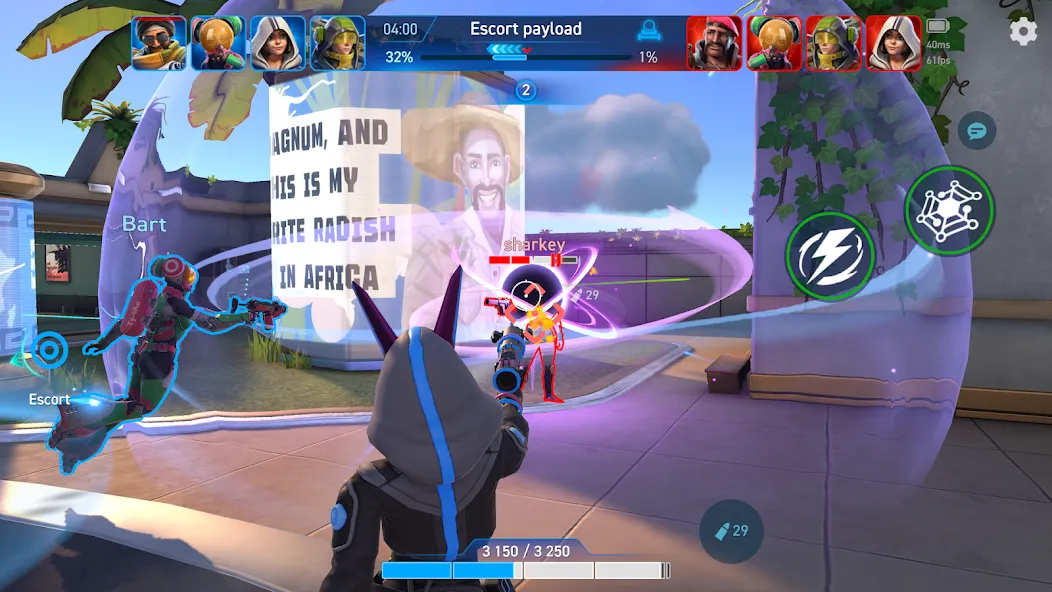1052x592 pixels.
Task: Select the blue team sunglasses hero portrait
Action: pos(159,43)
